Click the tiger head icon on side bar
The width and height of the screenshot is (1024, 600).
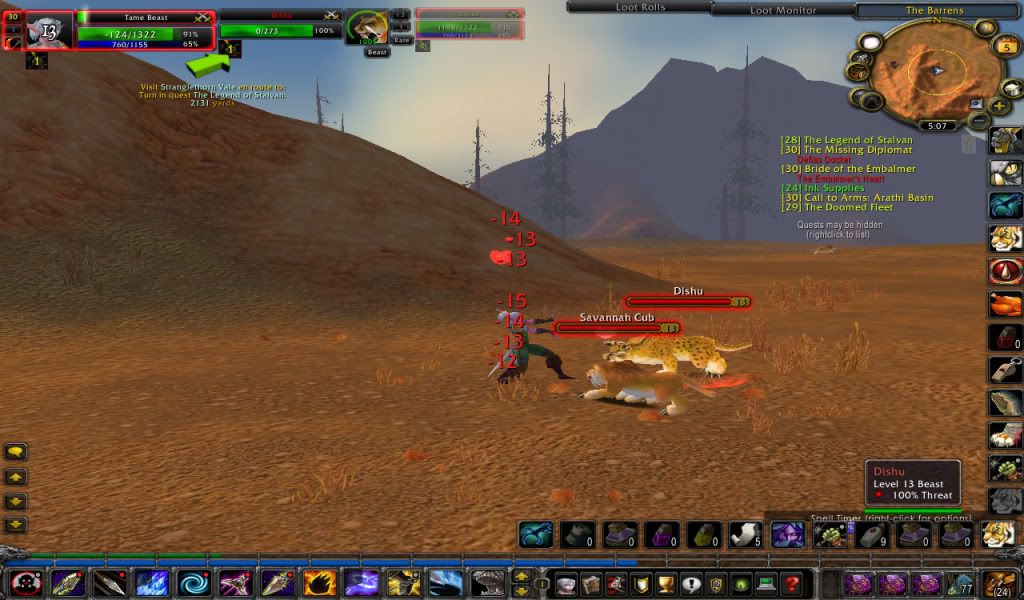[x=1005, y=238]
